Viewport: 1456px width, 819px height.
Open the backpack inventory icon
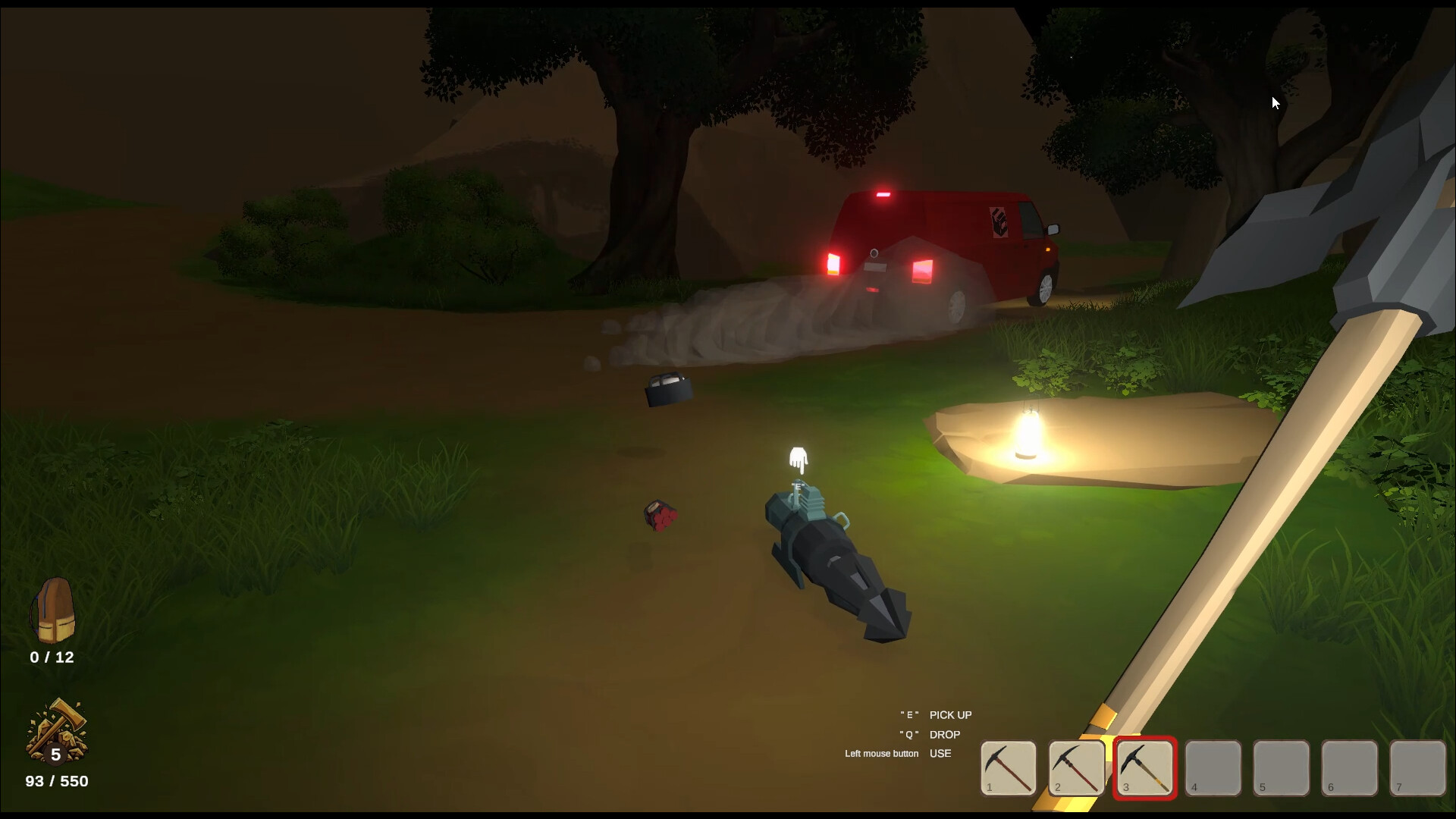(x=55, y=610)
